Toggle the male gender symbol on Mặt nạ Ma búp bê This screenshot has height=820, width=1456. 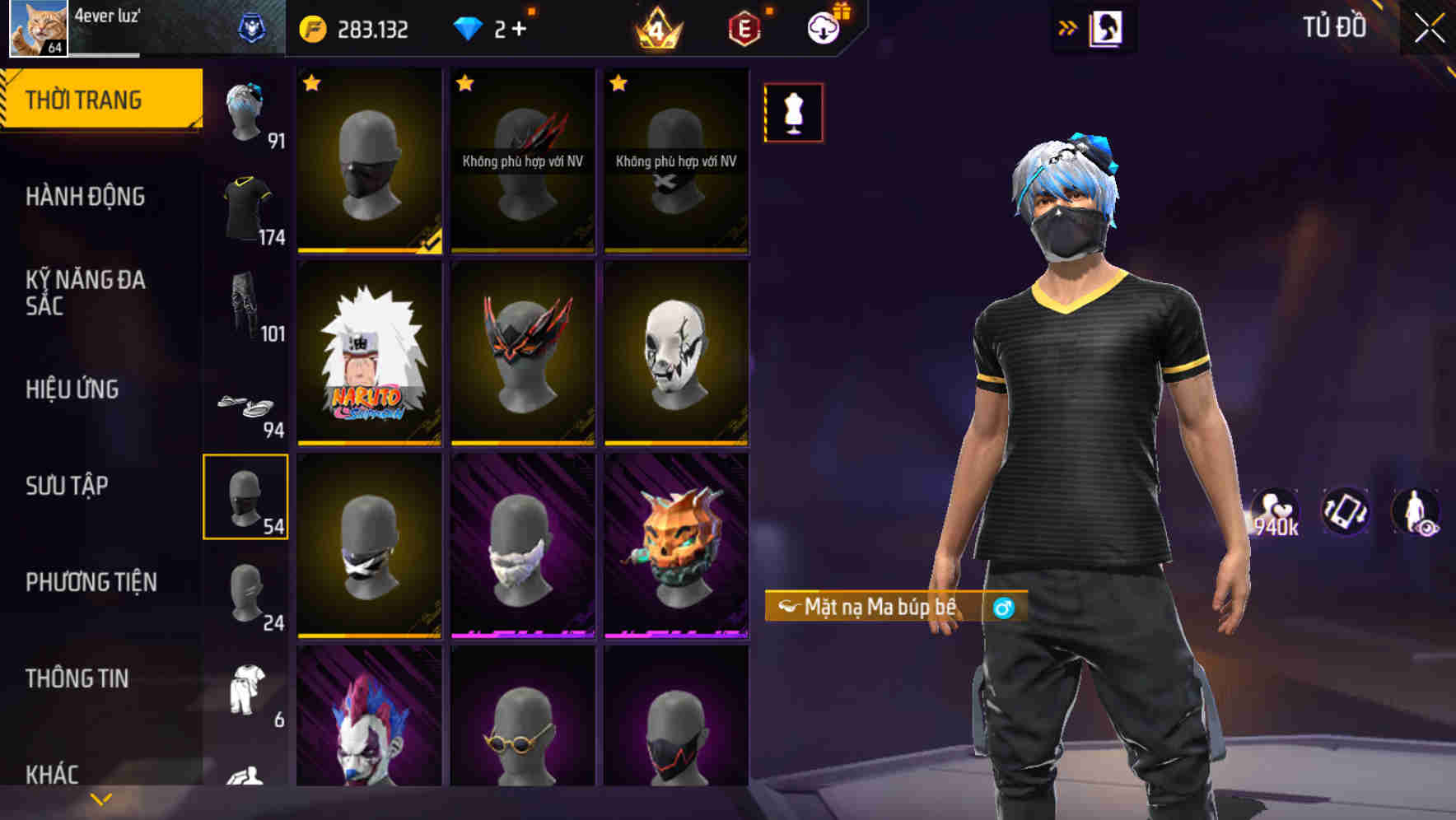click(1006, 607)
